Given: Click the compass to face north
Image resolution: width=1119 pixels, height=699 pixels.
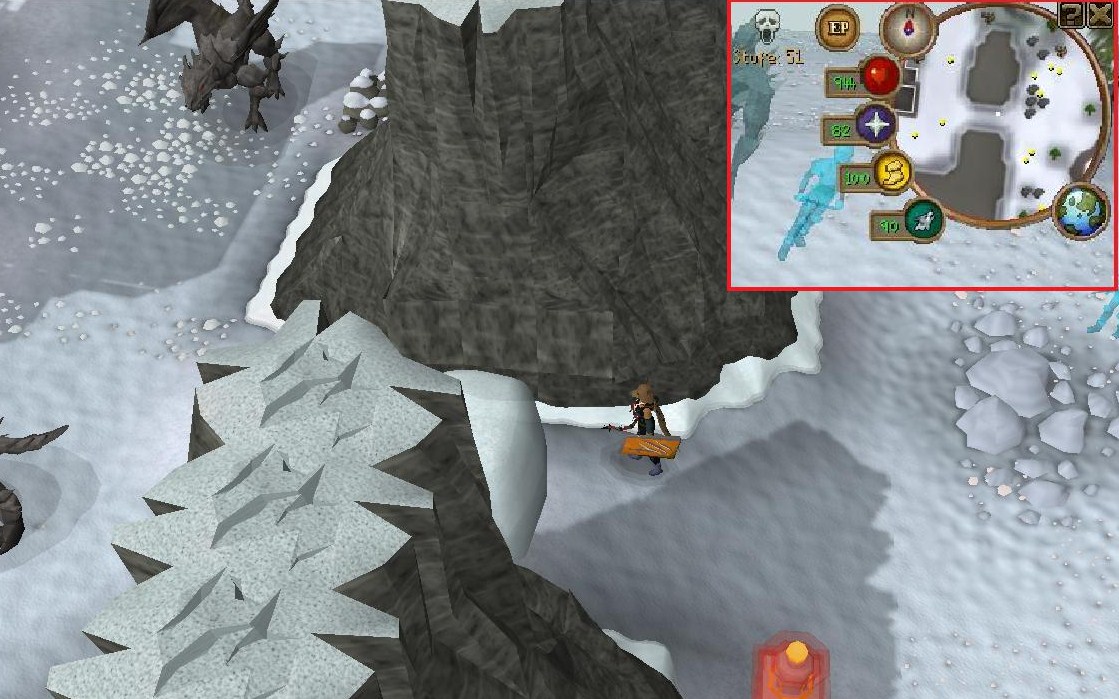Looking at the screenshot, I should point(907,28).
